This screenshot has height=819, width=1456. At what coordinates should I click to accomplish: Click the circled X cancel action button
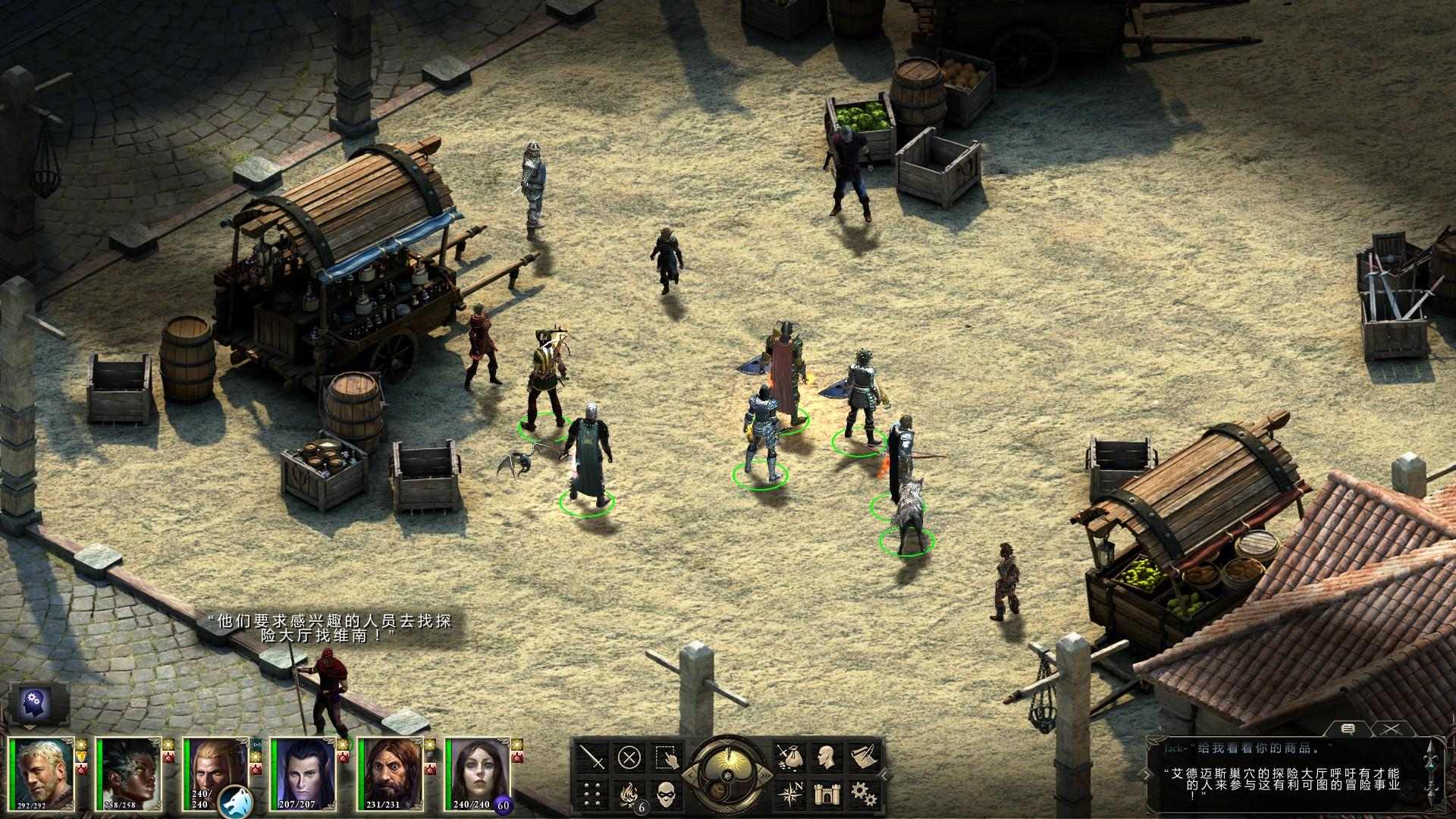click(x=629, y=757)
